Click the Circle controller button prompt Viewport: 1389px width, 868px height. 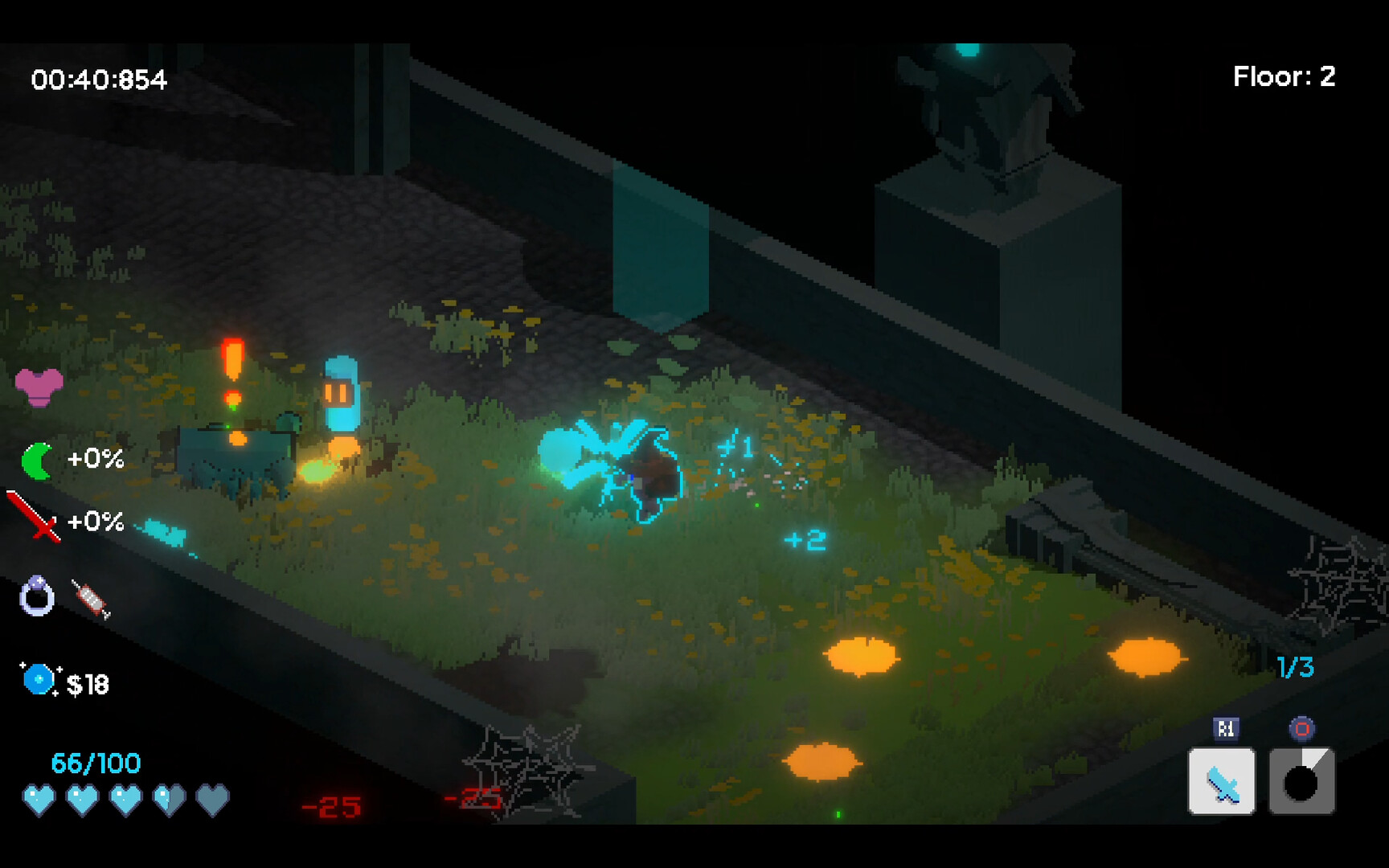click(x=1302, y=730)
